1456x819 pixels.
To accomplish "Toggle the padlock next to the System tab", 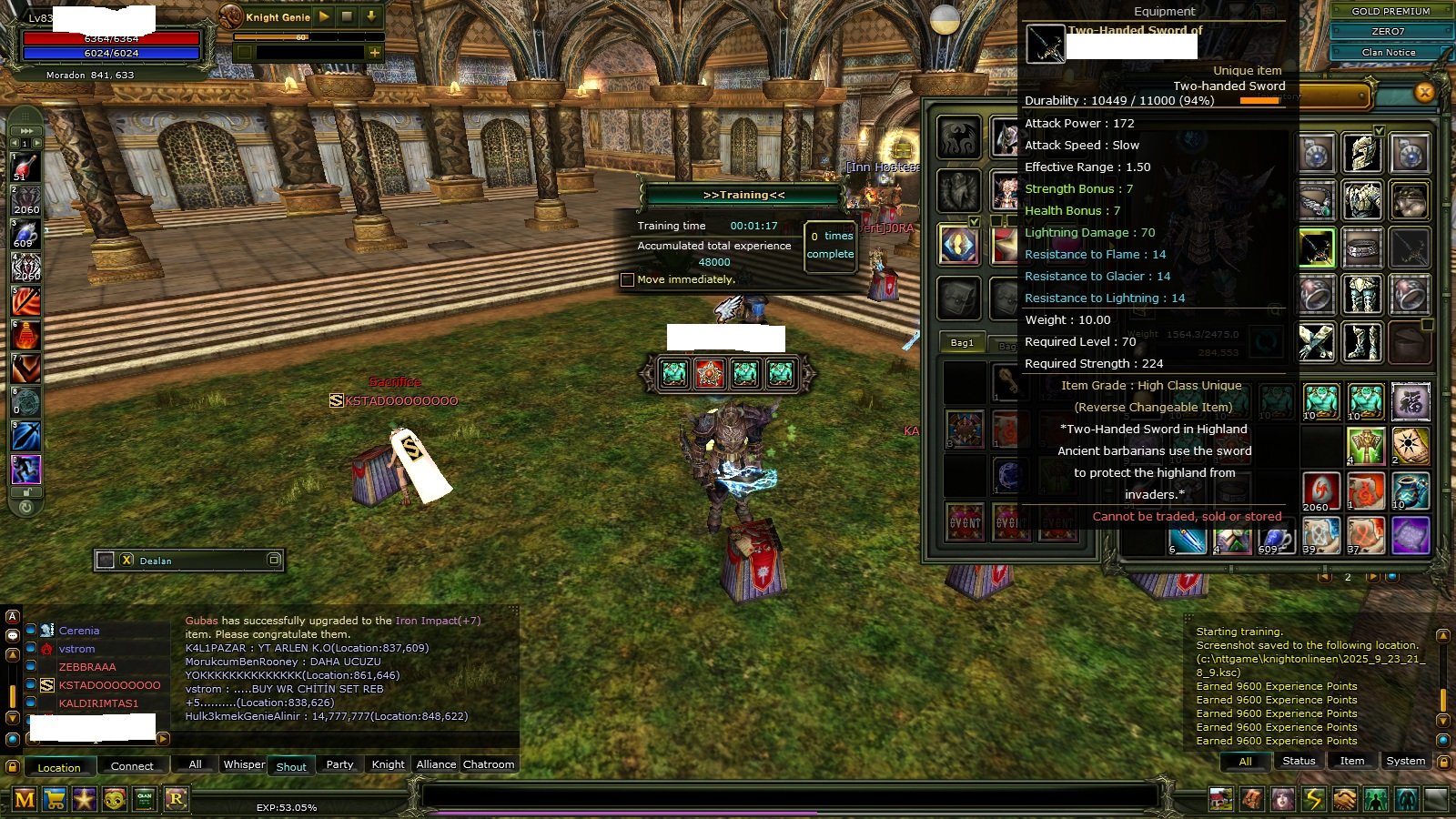I will [x=1444, y=763].
